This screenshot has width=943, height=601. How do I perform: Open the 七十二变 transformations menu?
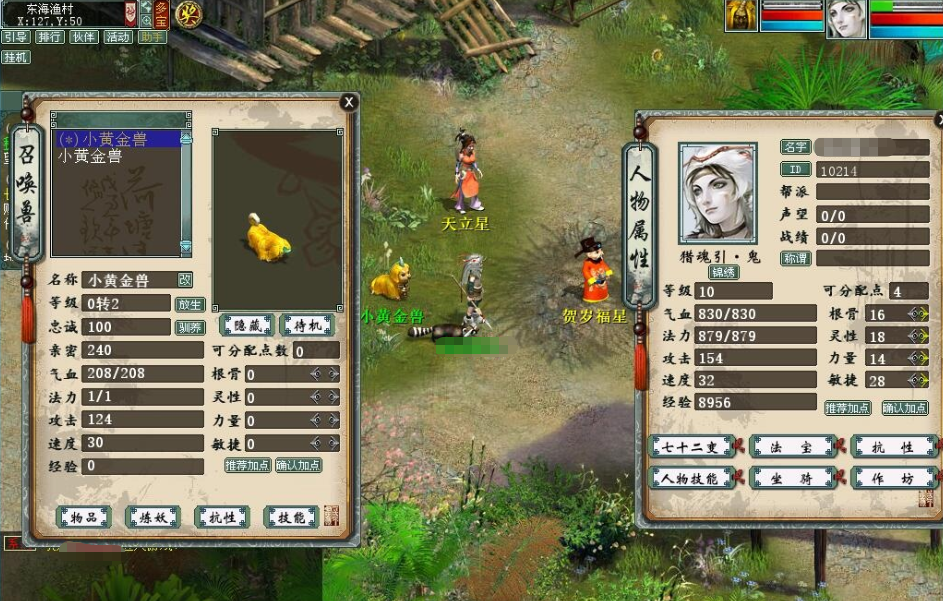coord(692,447)
